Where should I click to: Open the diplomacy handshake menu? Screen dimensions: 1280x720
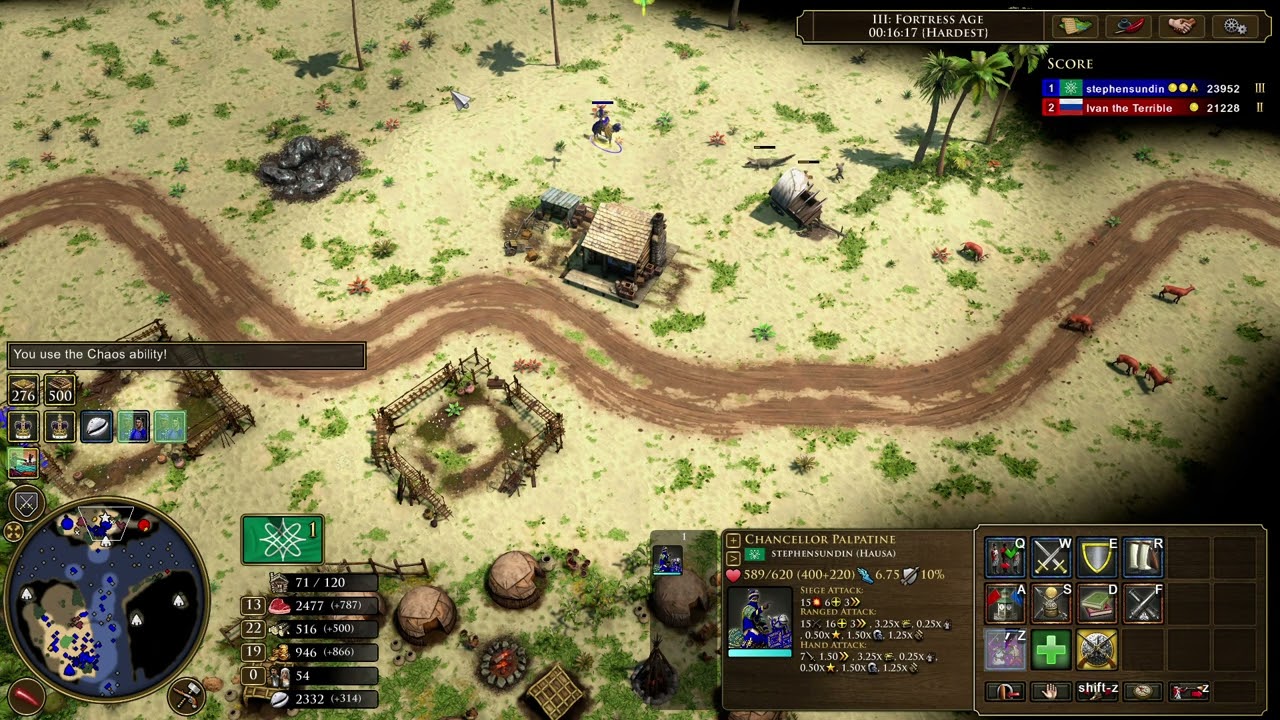1181,26
